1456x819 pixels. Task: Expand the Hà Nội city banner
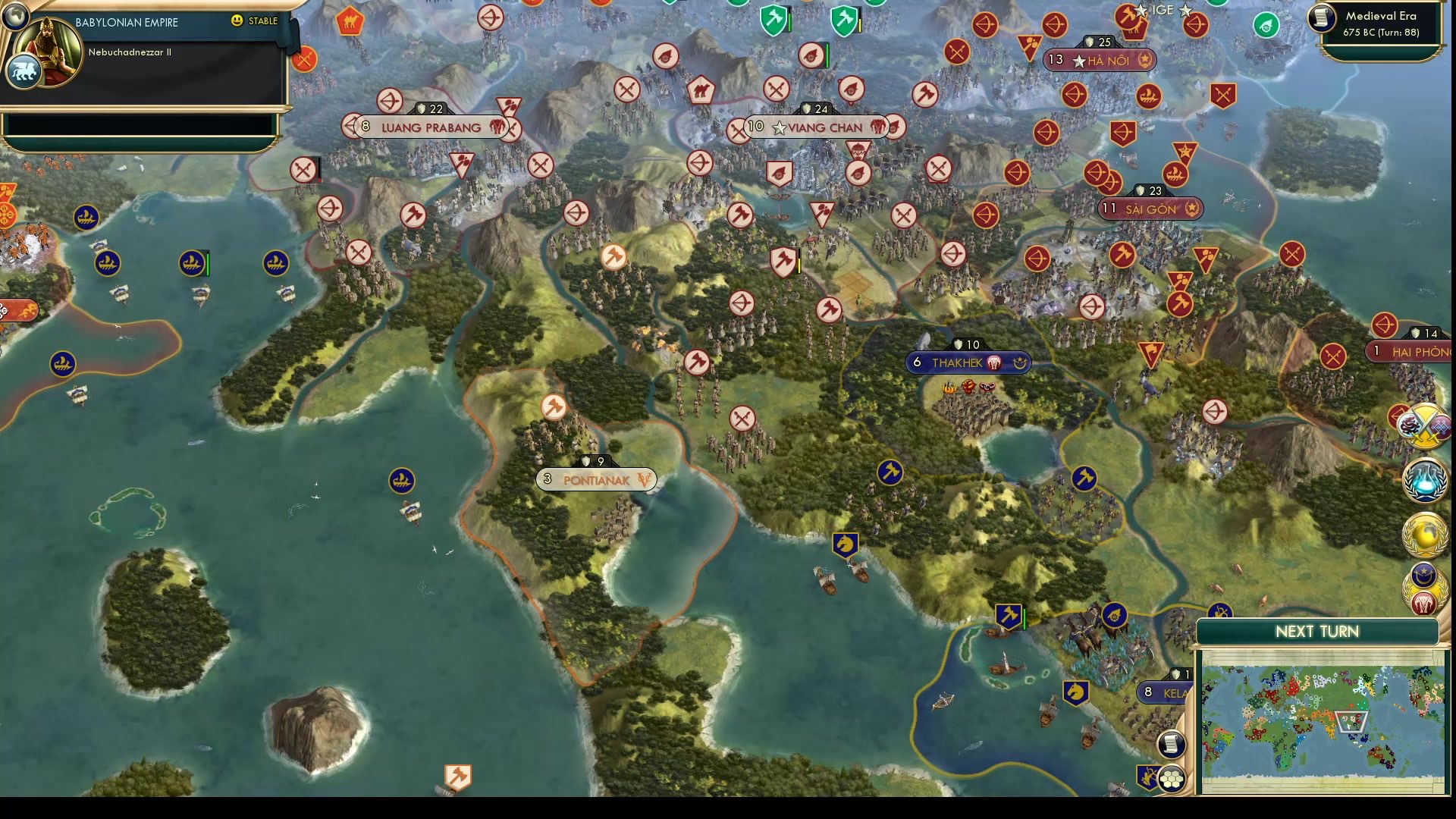[x=1101, y=61]
